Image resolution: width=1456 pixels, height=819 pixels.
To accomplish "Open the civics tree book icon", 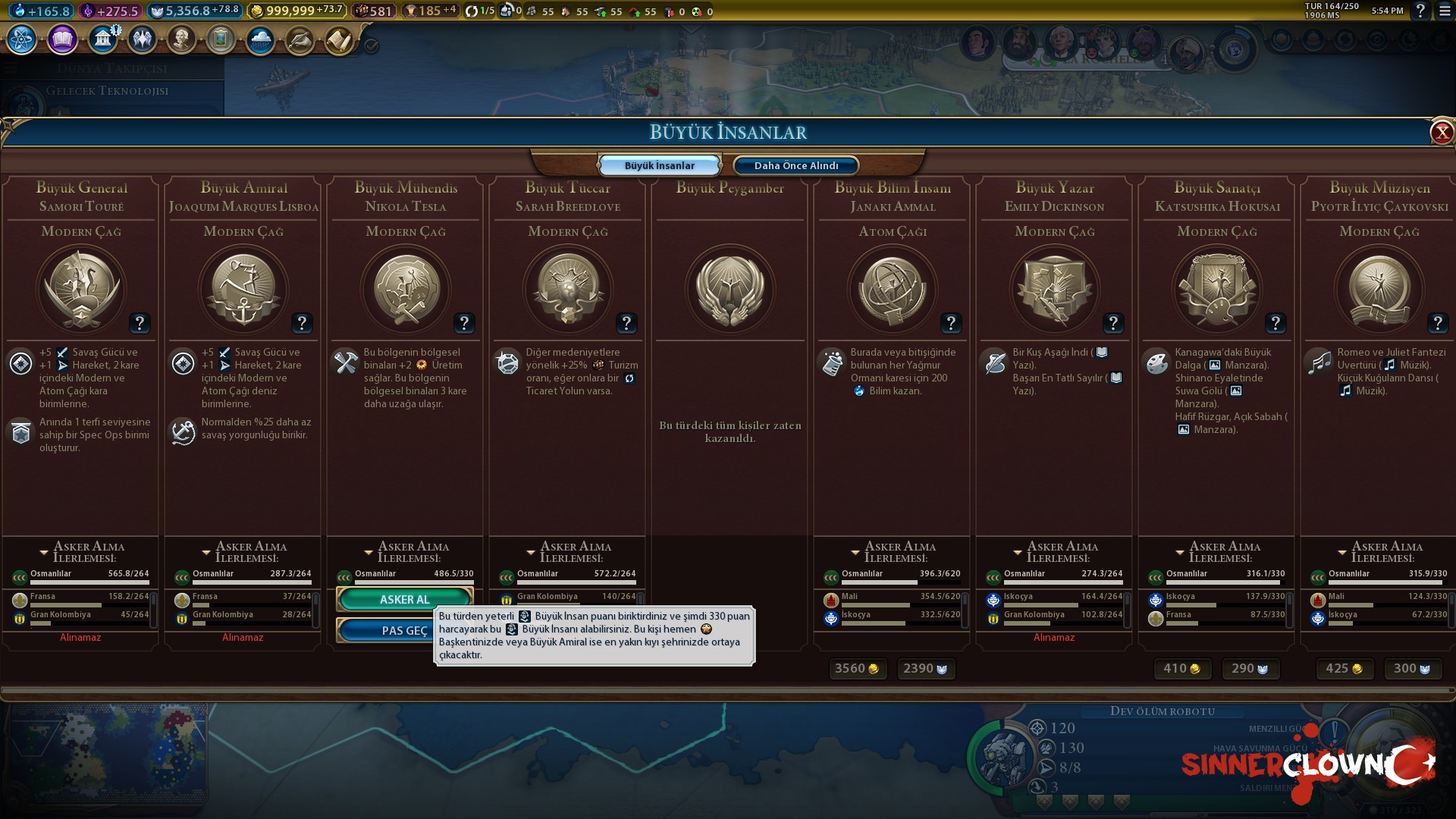I will coord(62,39).
